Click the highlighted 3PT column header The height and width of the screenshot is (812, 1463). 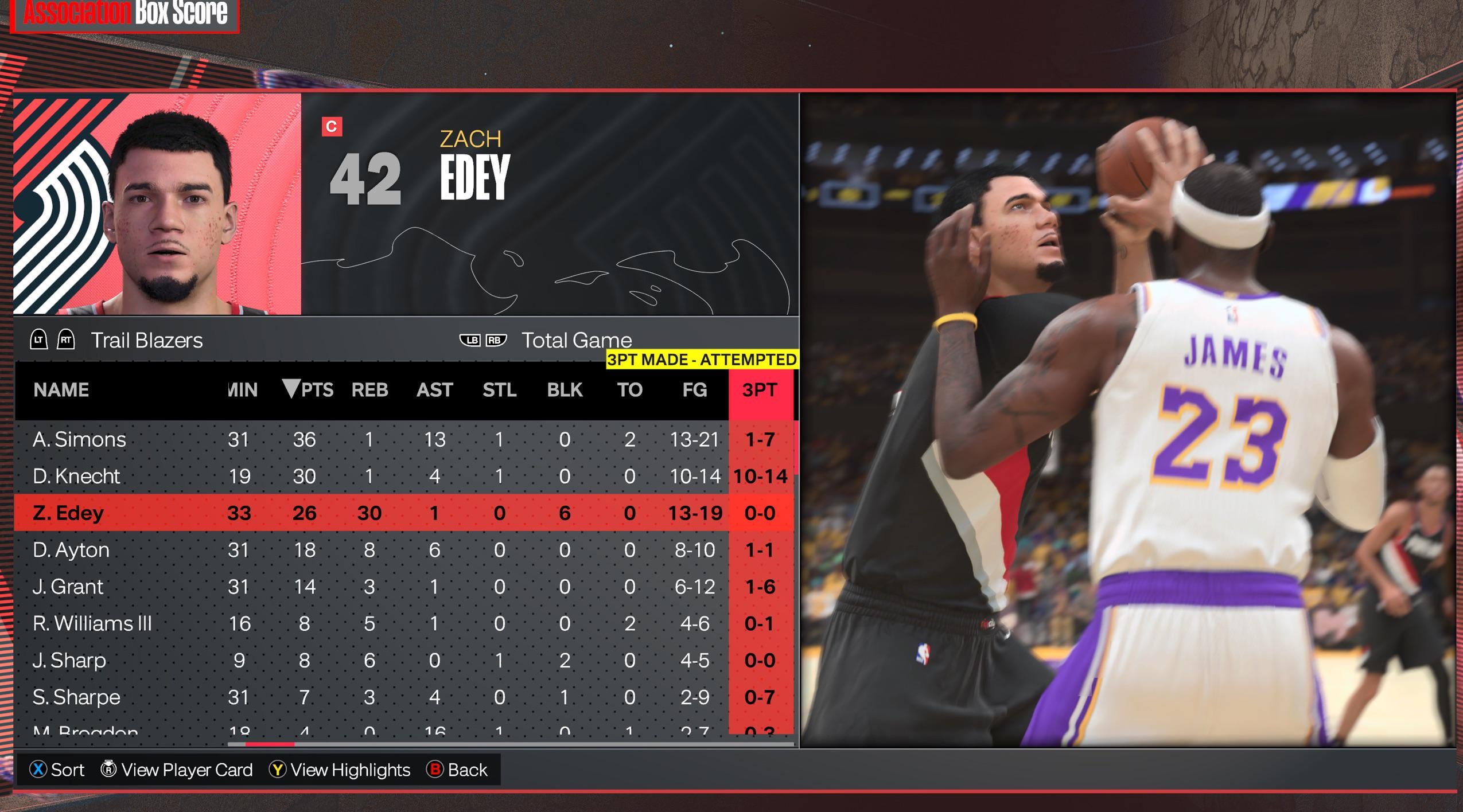759,390
